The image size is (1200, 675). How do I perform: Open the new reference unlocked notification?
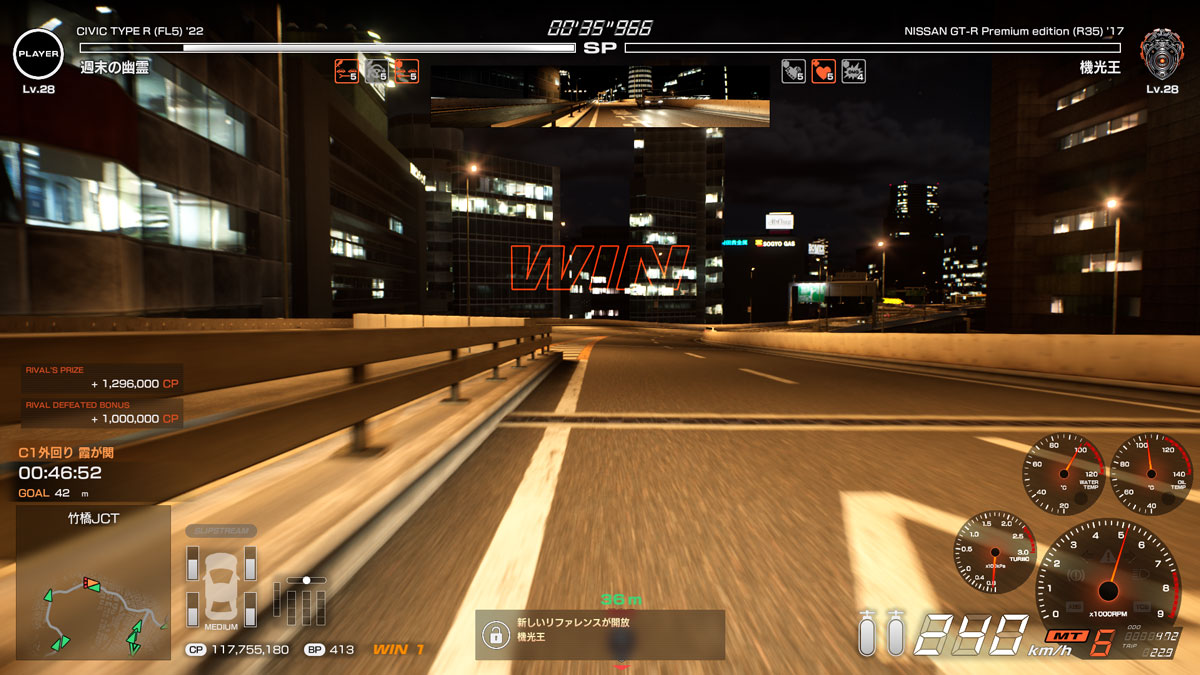(600, 634)
